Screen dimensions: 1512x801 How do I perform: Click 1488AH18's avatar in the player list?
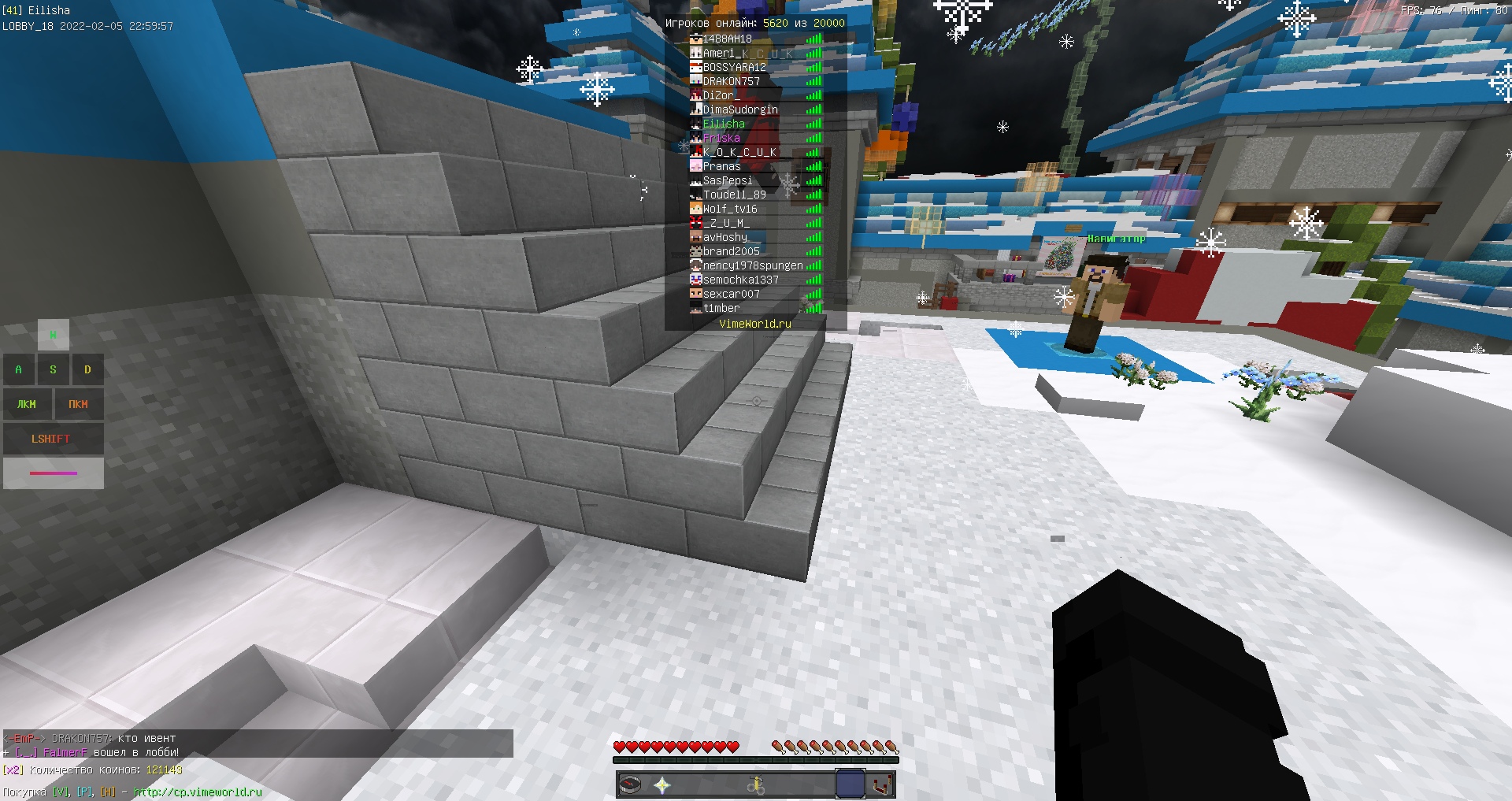click(x=695, y=38)
